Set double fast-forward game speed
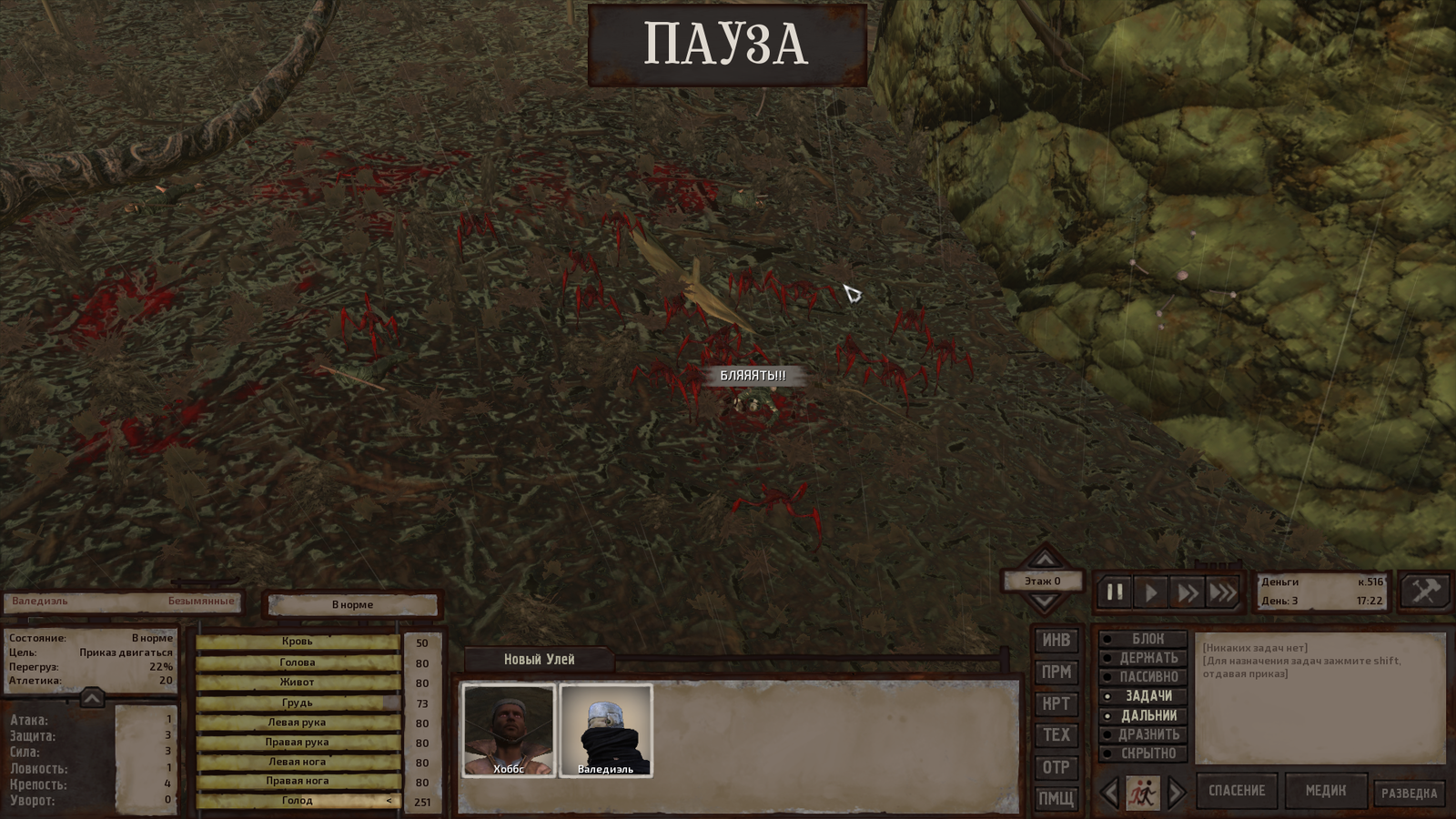The width and height of the screenshot is (1456, 819). point(1188,593)
